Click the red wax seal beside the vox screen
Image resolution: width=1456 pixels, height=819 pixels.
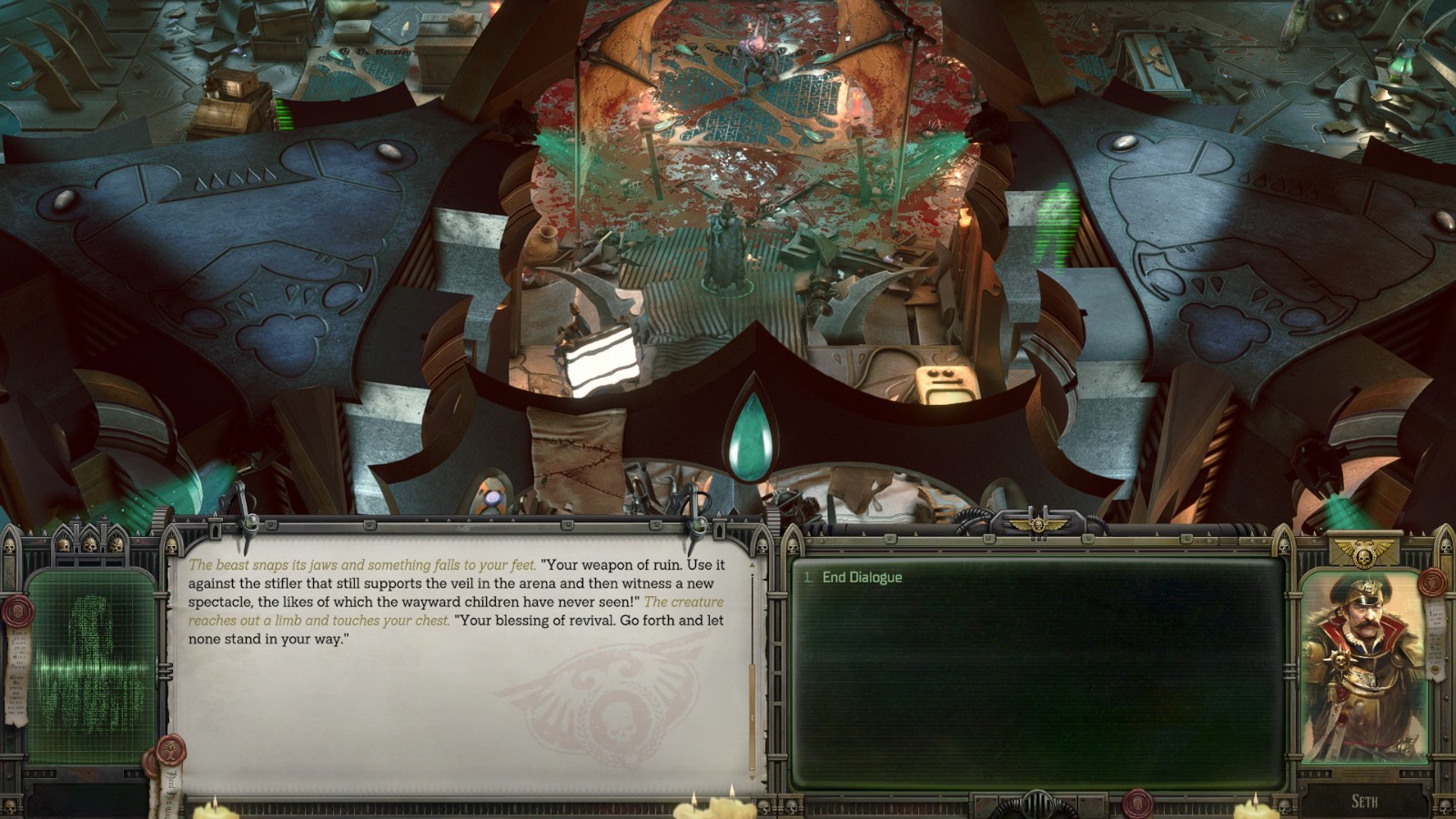(x=18, y=612)
